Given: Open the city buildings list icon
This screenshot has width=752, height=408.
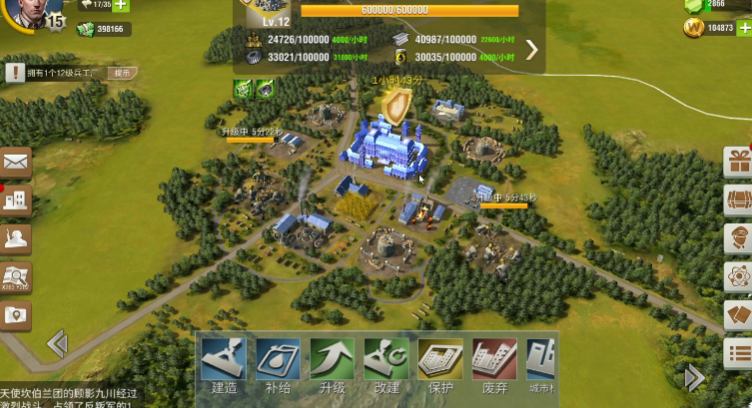Looking at the screenshot, I should (x=16, y=200).
